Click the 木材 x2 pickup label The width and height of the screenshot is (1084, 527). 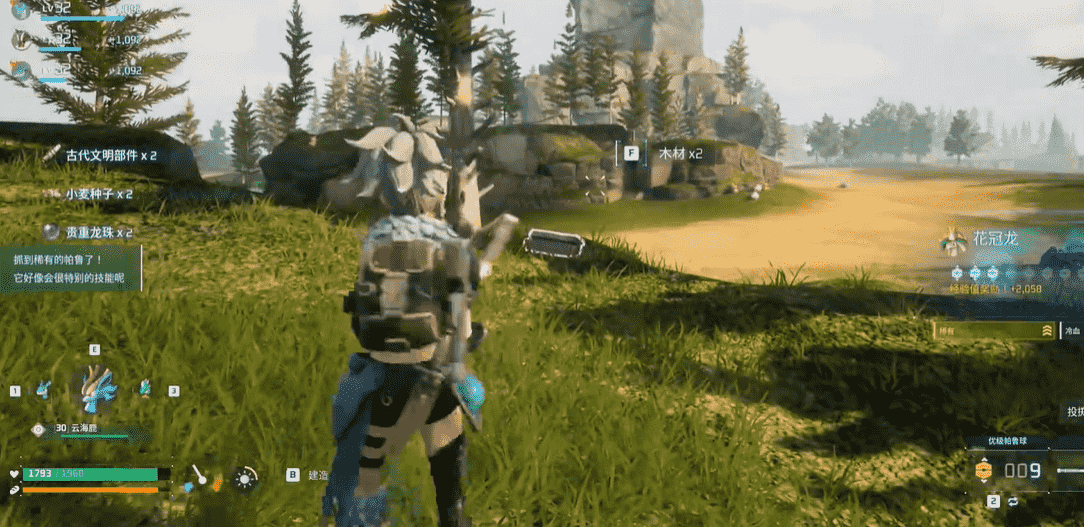[x=680, y=154]
